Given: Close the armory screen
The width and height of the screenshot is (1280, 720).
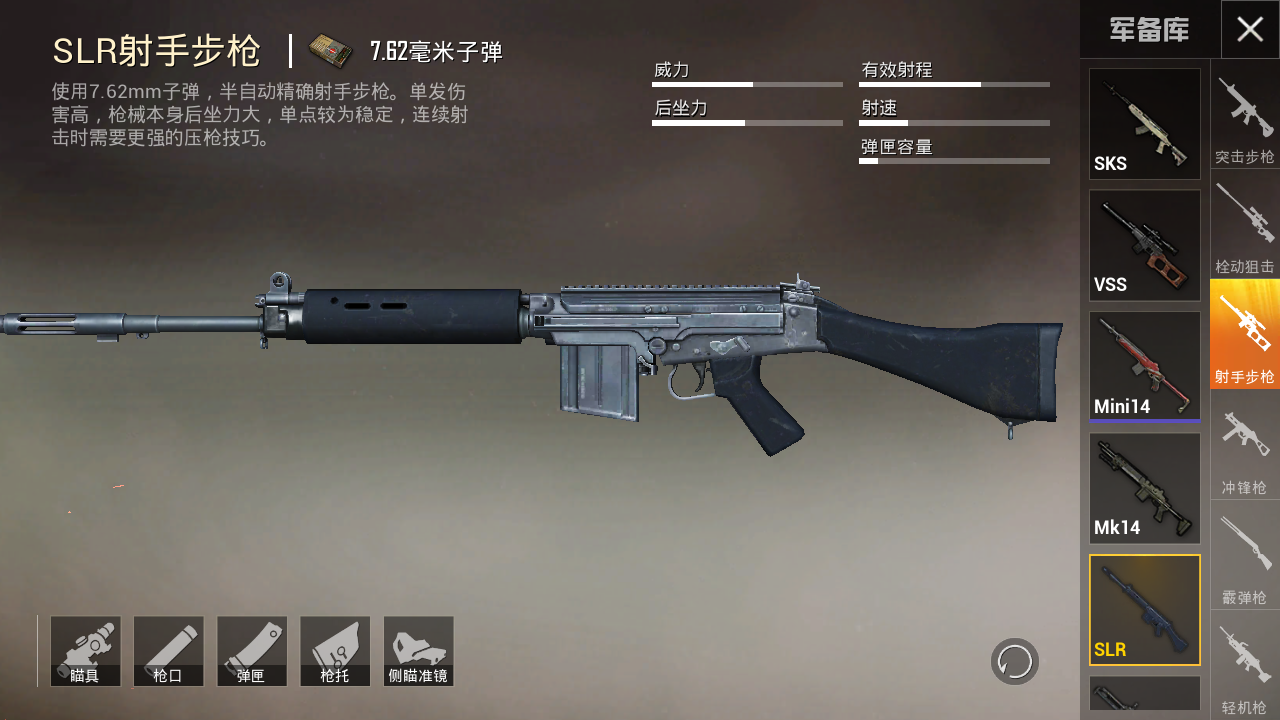Looking at the screenshot, I should tap(1250, 29).
